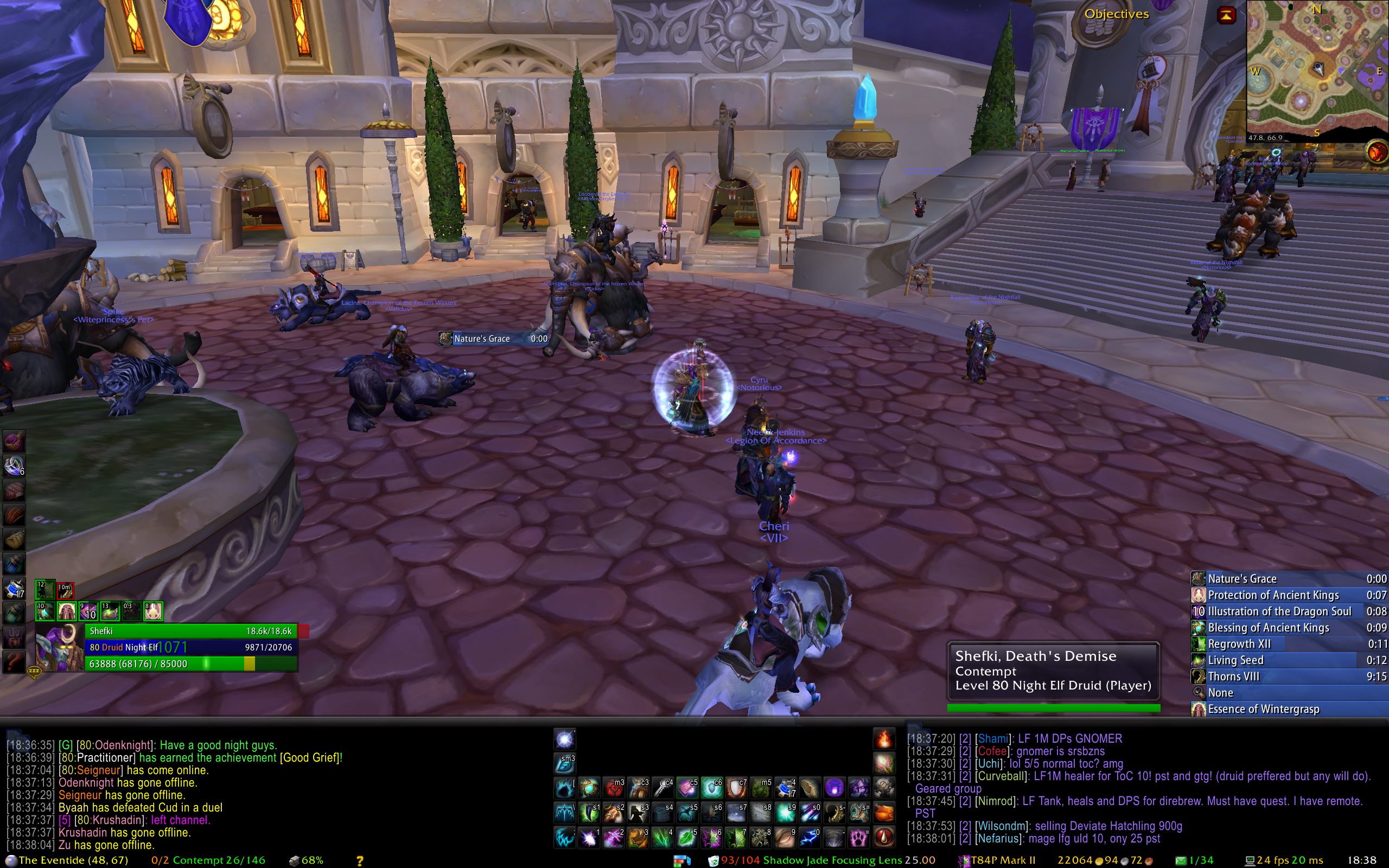Click the red question mark icon on the left bar
This screenshot has height=868, width=1389.
coord(14,662)
